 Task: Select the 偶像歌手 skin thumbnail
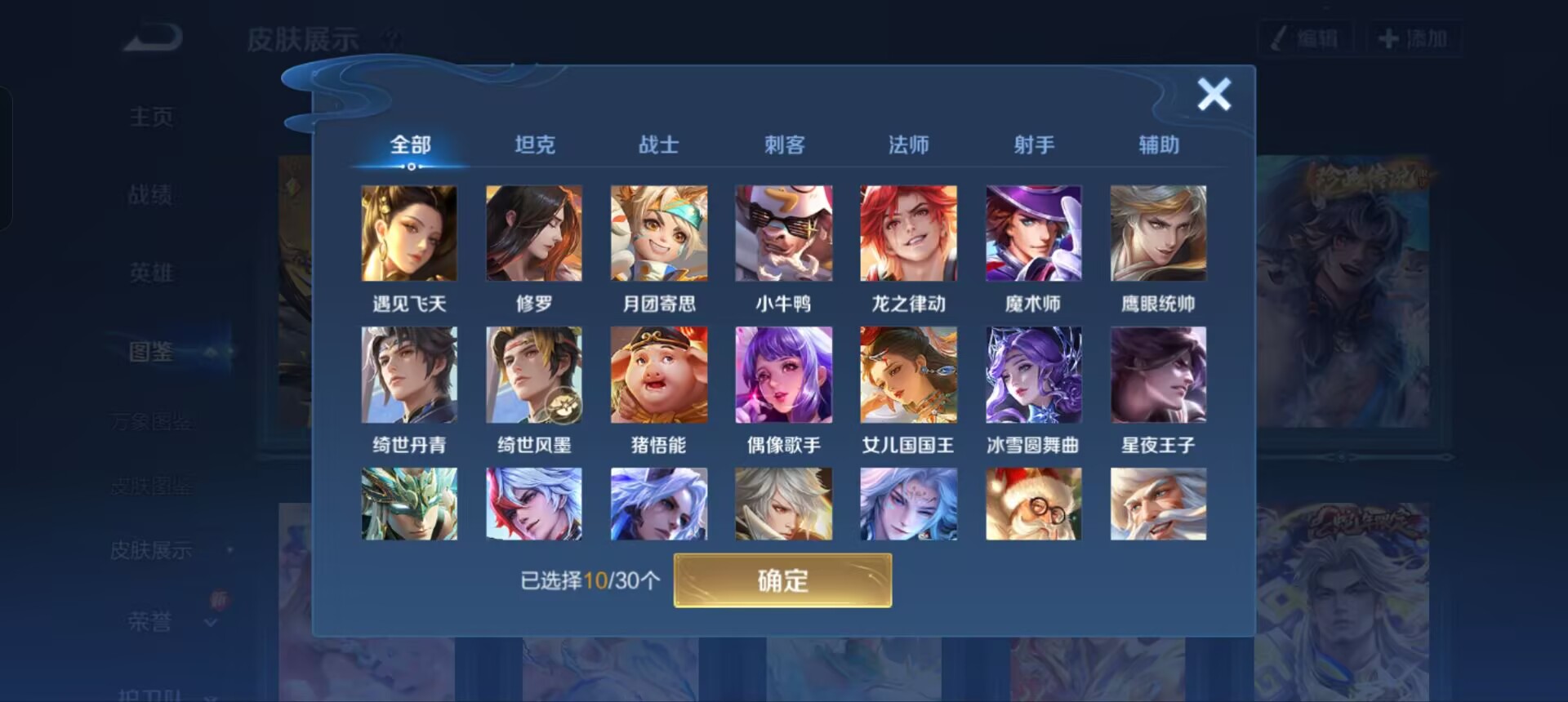pyautogui.click(x=783, y=375)
